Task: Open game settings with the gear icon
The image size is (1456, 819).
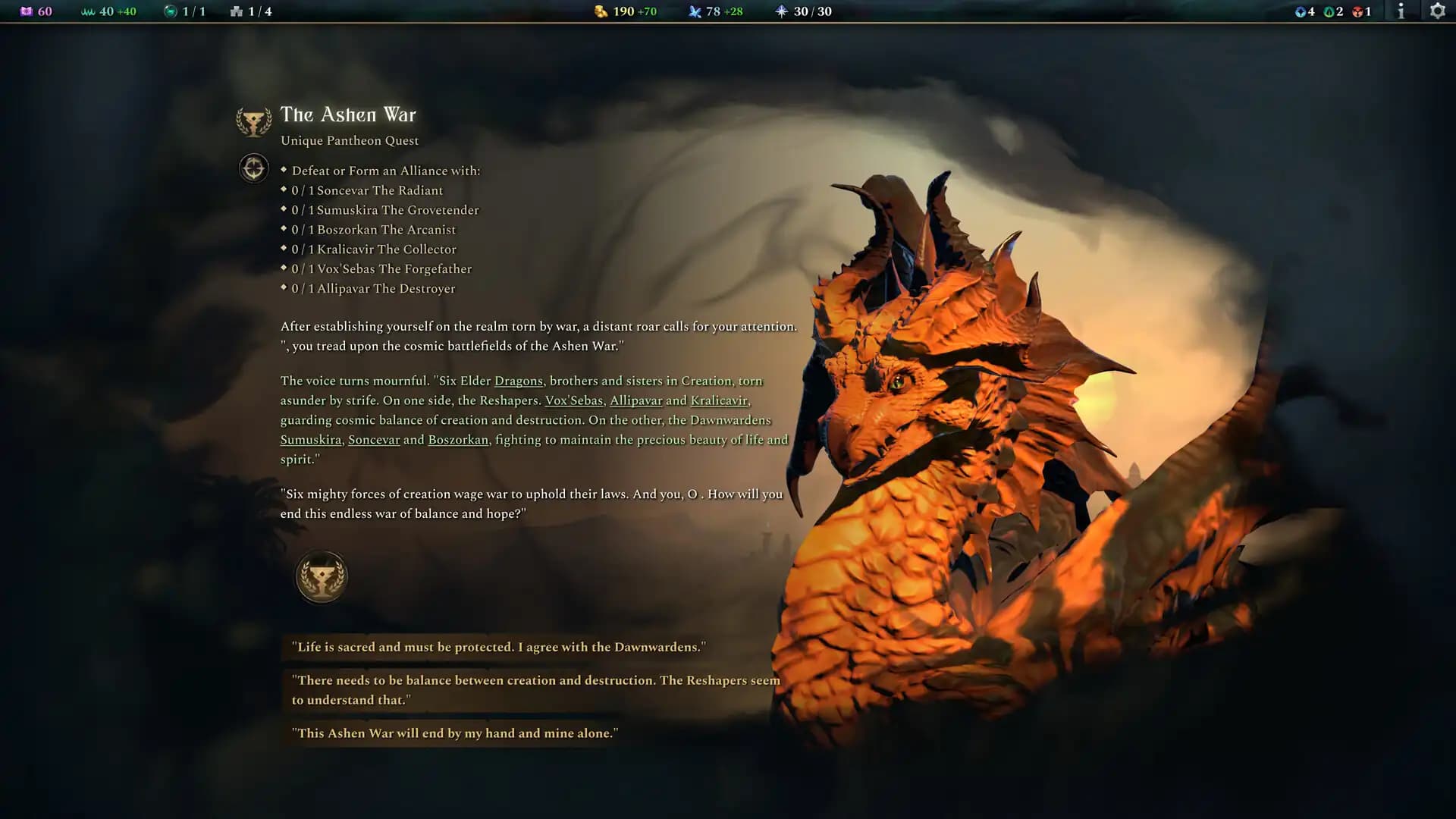Action: coord(1437,11)
